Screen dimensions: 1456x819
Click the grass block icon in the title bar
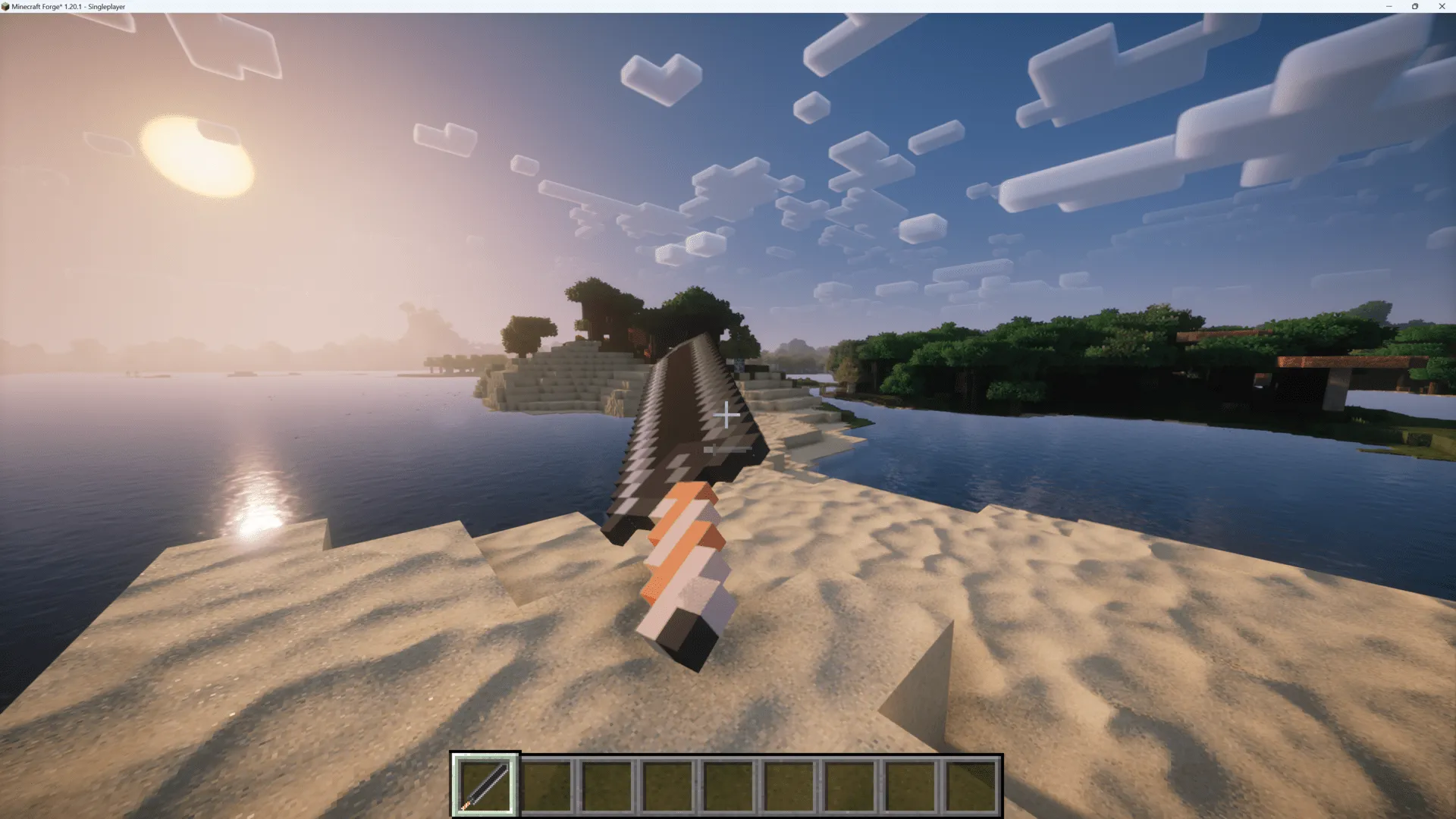point(6,6)
